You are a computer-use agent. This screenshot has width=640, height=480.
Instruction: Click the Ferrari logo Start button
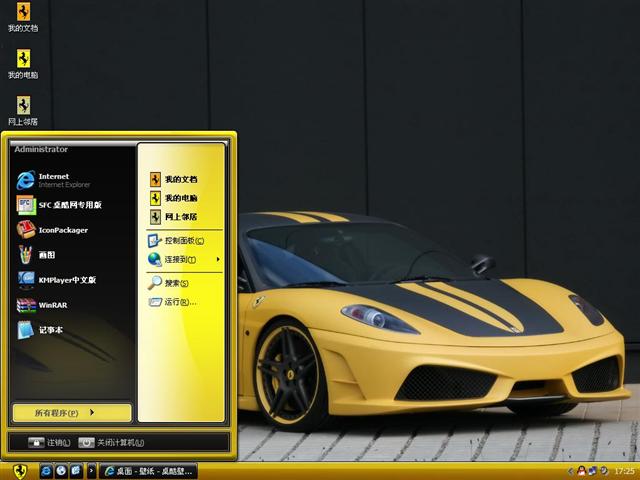[x=18, y=470]
